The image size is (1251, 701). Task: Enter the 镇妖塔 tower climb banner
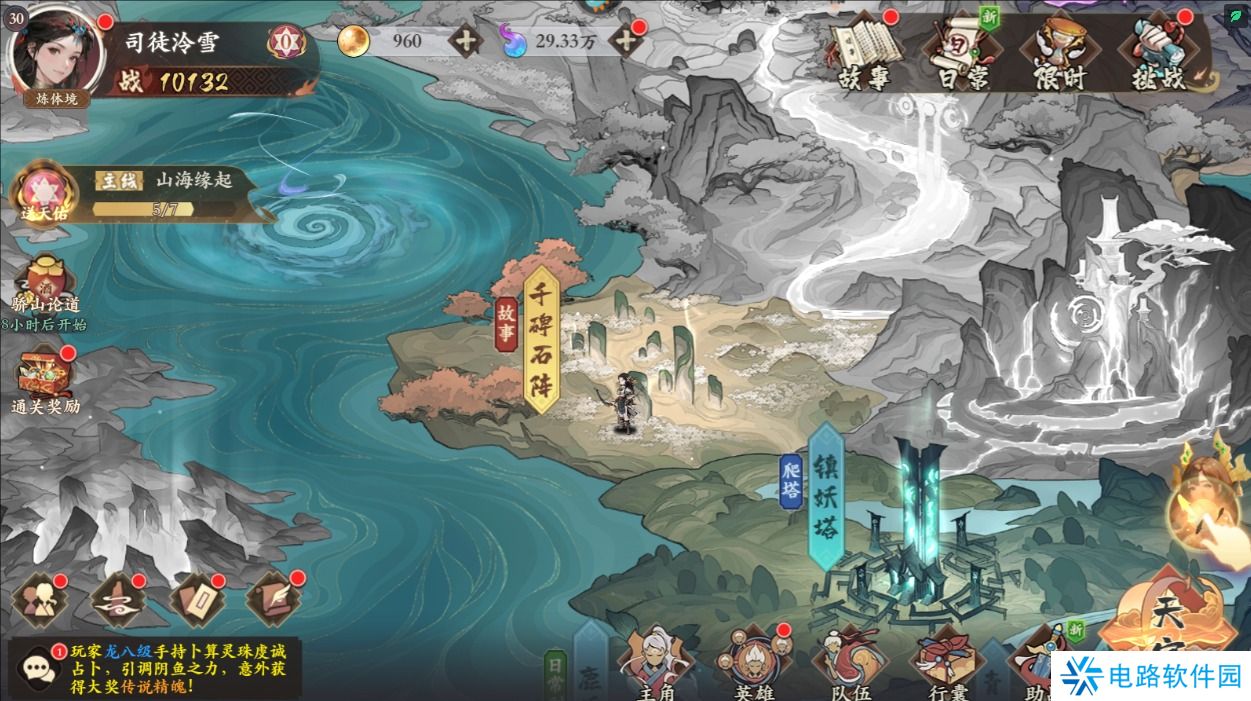[x=826, y=495]
